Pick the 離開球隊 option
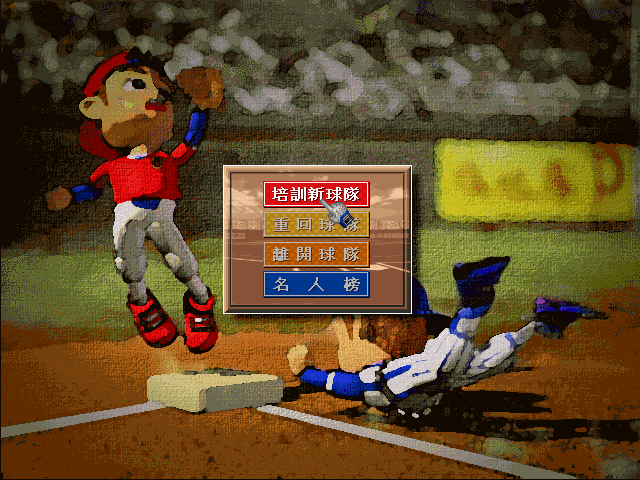Viewport: 640px width, 480px height. [316, 254]
